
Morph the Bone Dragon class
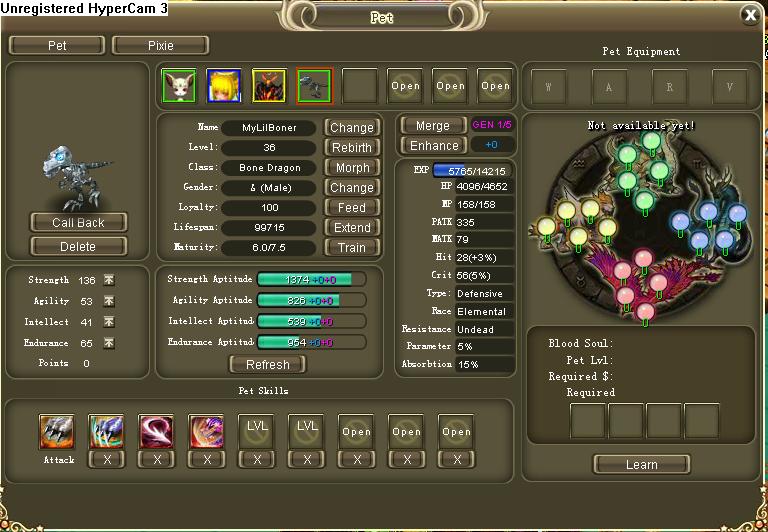(x=352, y=168)
